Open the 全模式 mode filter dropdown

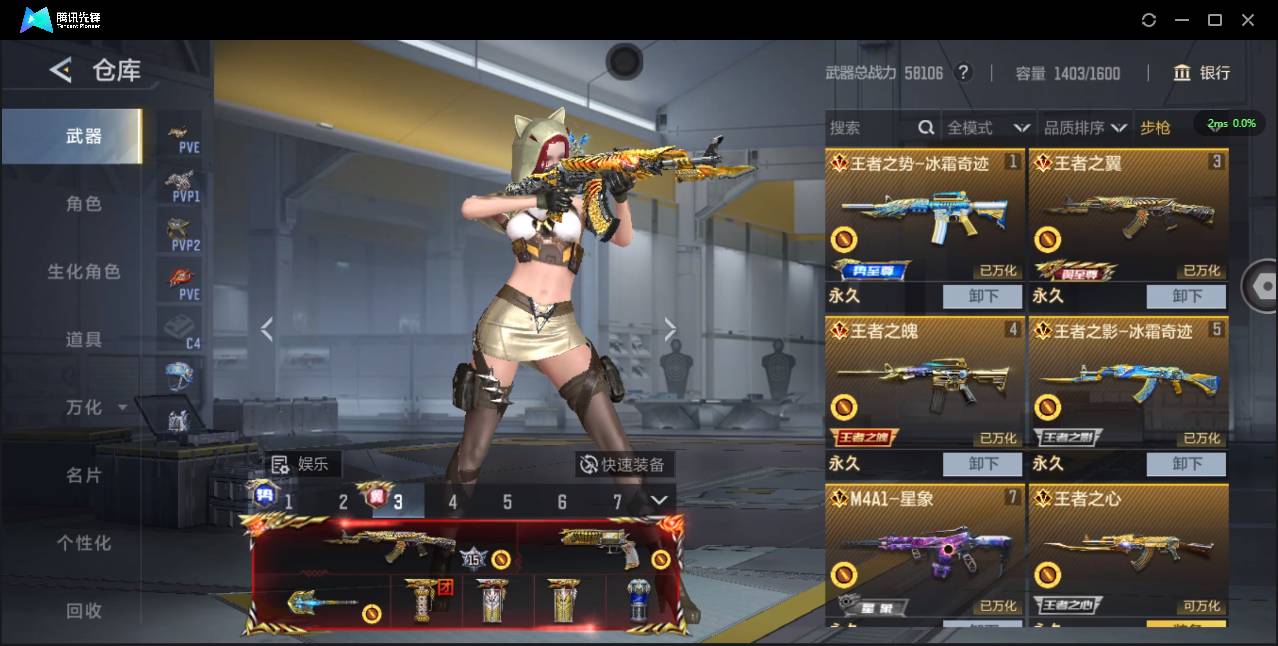click(x=988, y=128)
